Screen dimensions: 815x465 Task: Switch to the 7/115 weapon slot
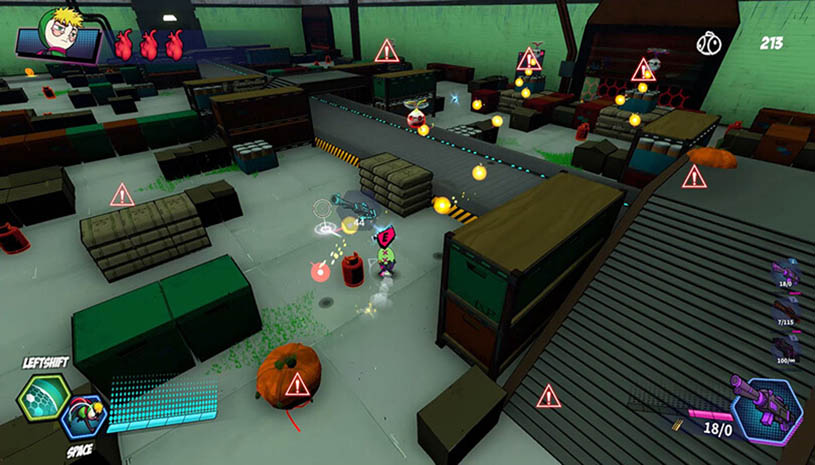[784, 310]
